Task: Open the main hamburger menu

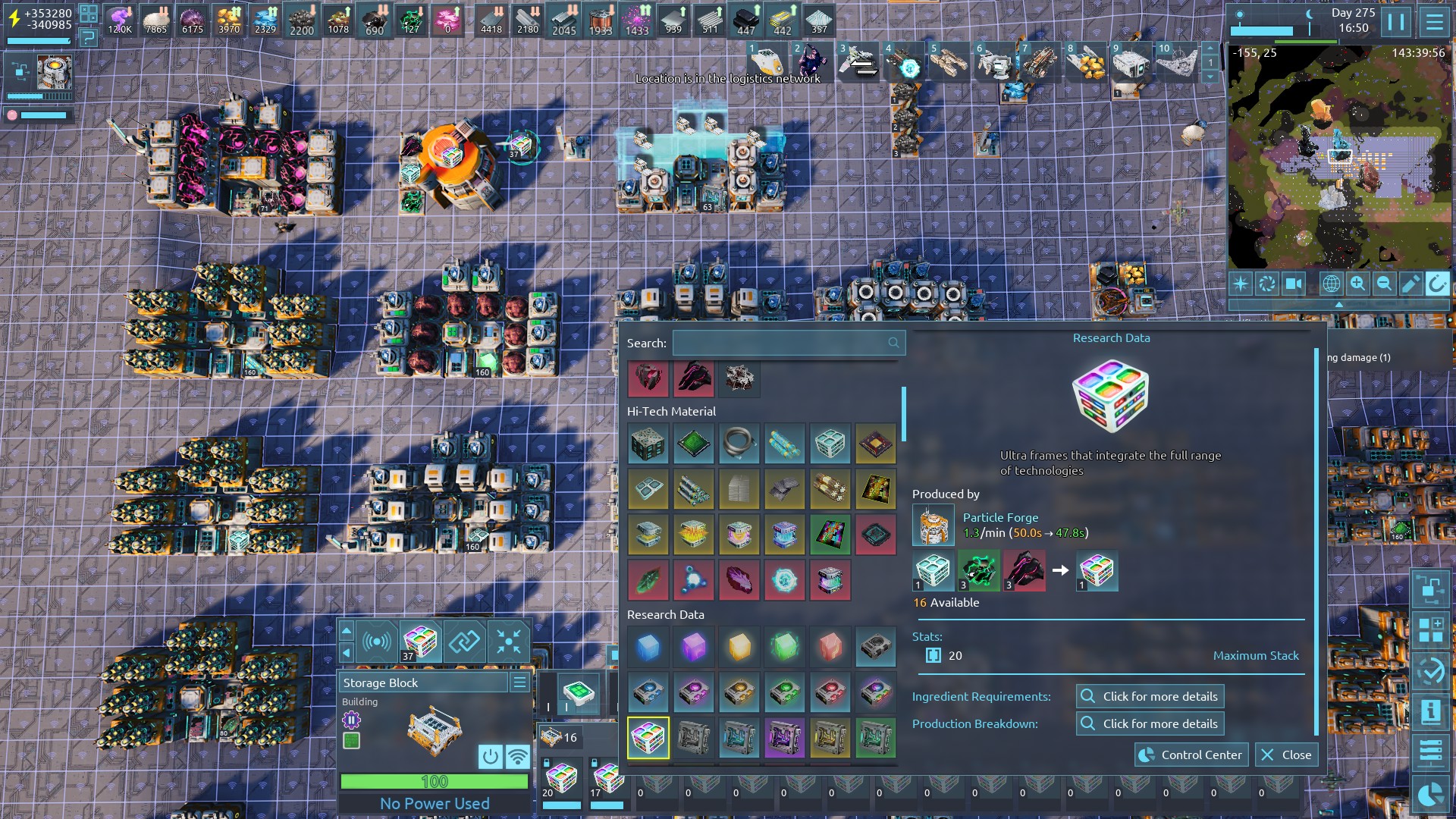Action: click(1435, 21)
